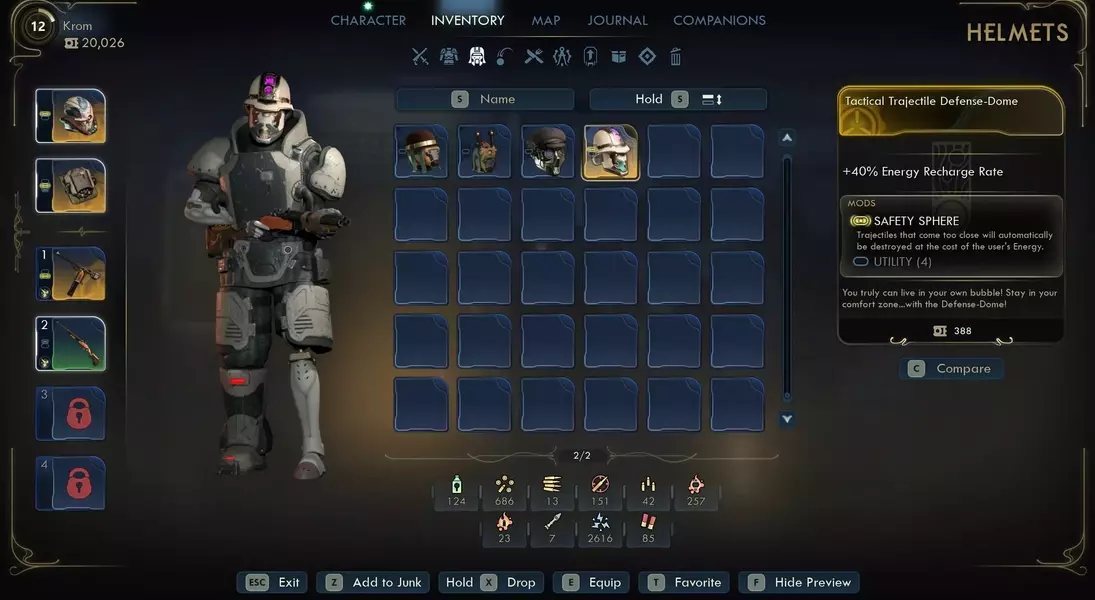Click the Compare button
This screenshot has height=600, width=1095.
pos(951,369)
